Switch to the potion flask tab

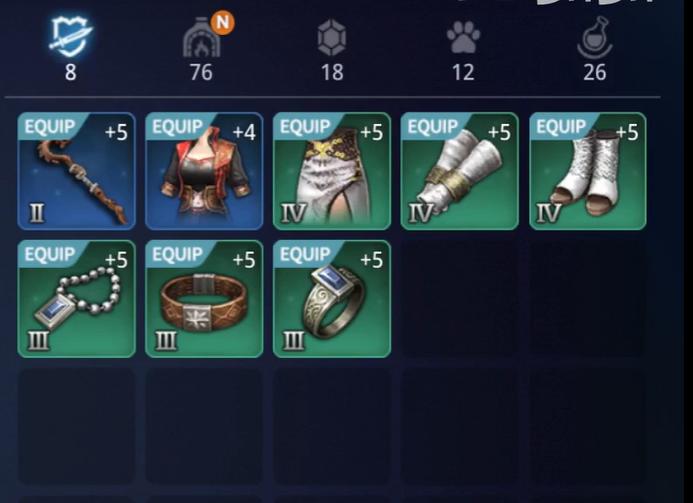click(594, 40)
